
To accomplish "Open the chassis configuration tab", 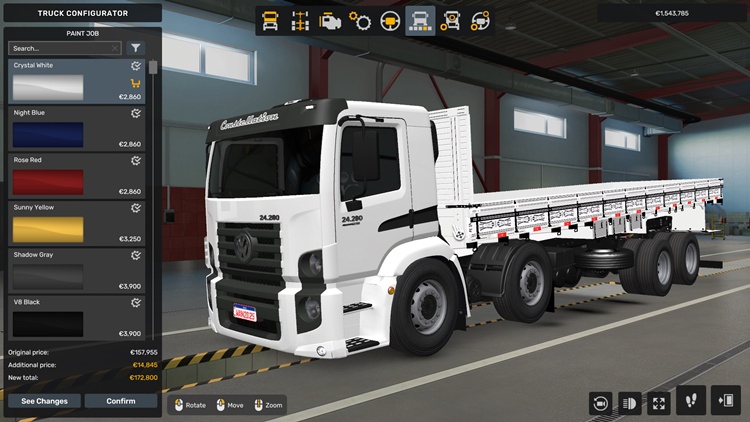I will pos(300,21).
